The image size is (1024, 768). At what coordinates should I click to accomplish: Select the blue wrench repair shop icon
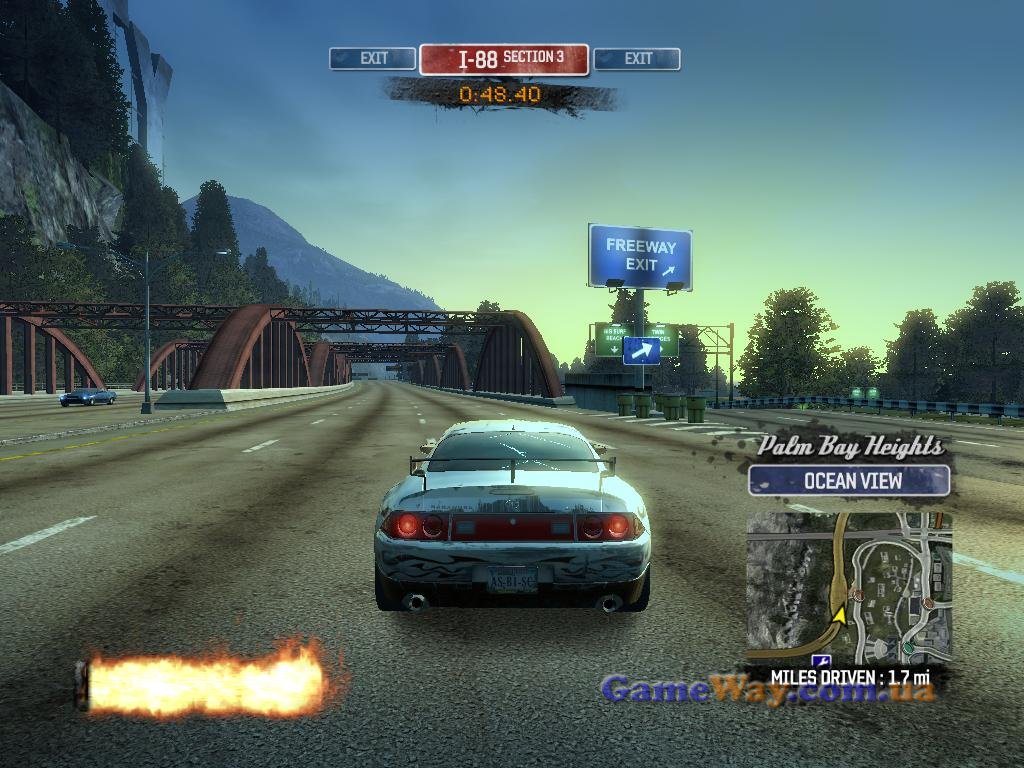coord(822,662)
